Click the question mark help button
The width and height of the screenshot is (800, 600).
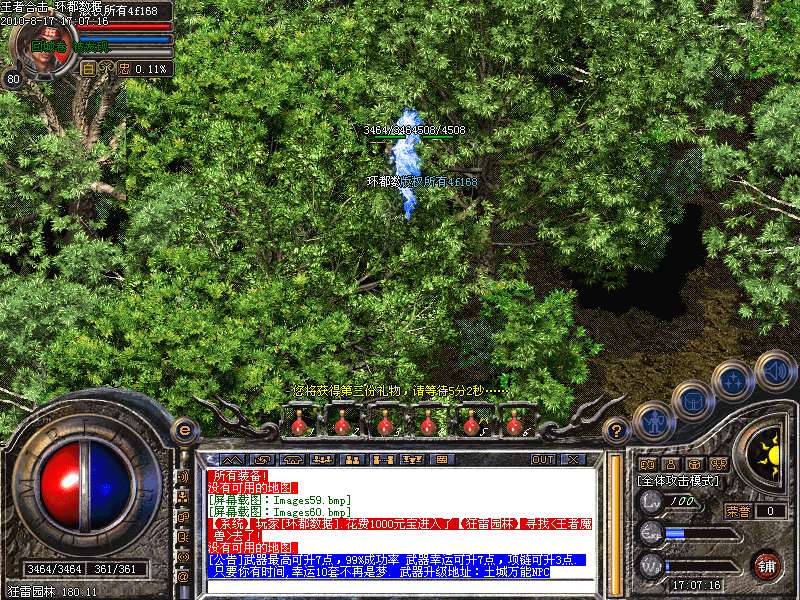[617, 431]
